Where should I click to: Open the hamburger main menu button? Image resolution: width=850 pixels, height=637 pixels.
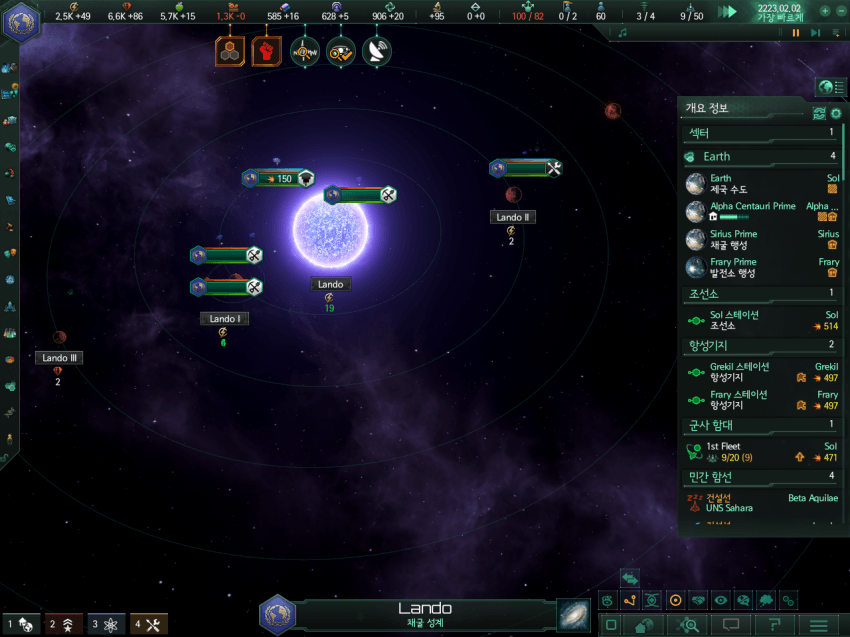coord(819,625)
